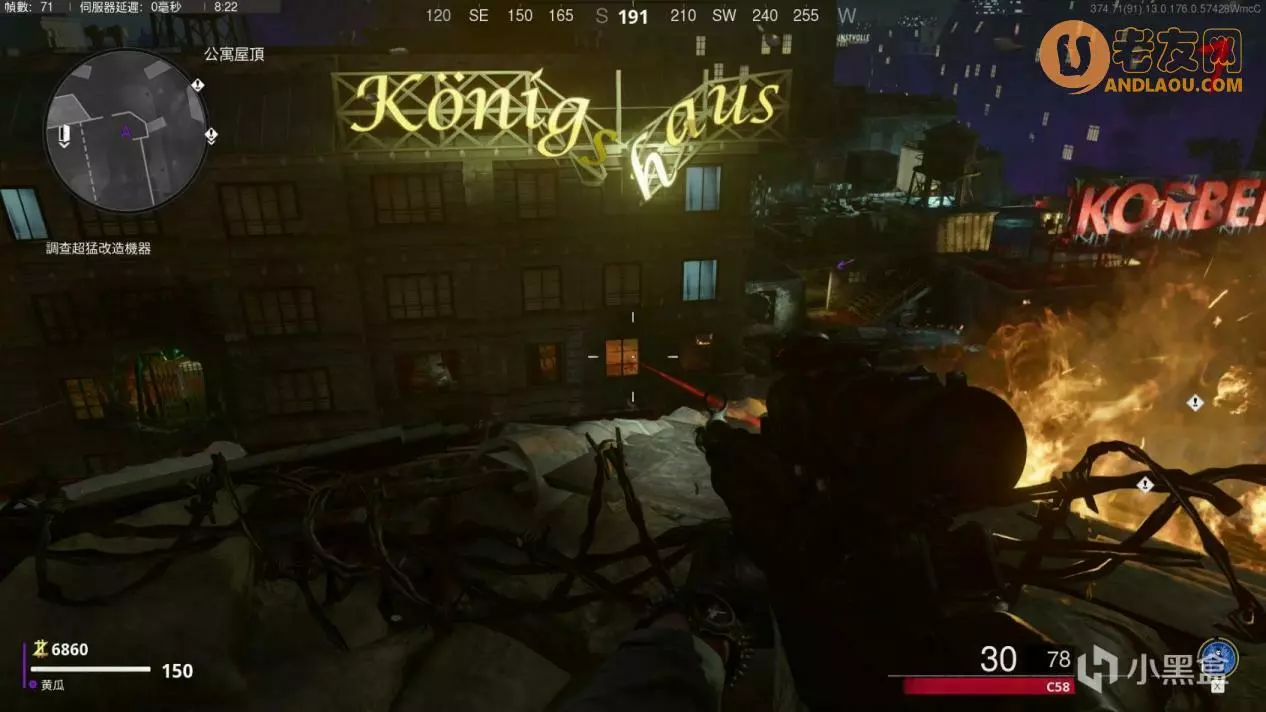This screenshot has width=1266, height=712.
Task: Click the compass heading bar
Action: [634, 16]
